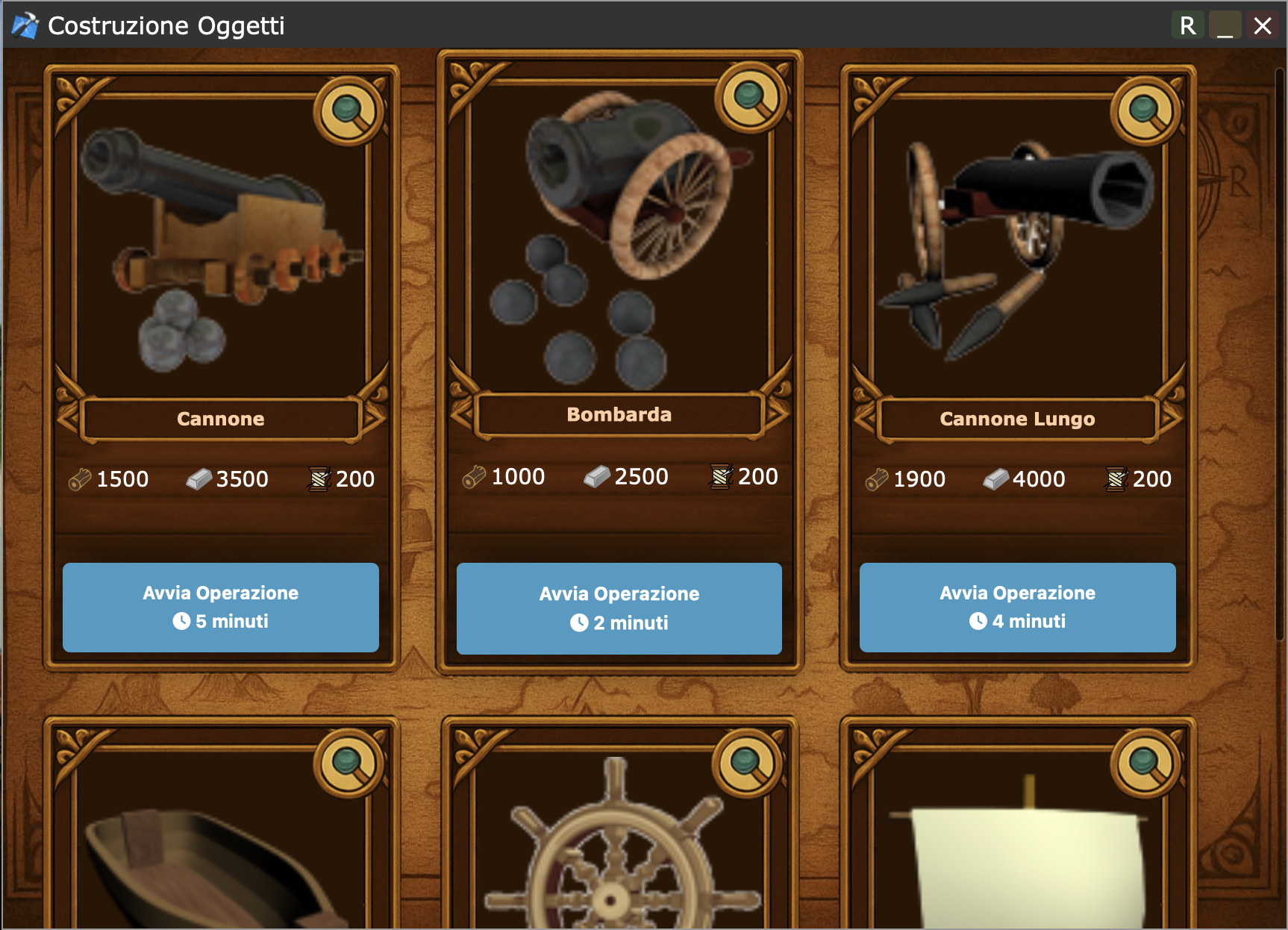Examine the rowboat item's magnifier icon
The image size is (1288, 930).
(x=348, y=764)
